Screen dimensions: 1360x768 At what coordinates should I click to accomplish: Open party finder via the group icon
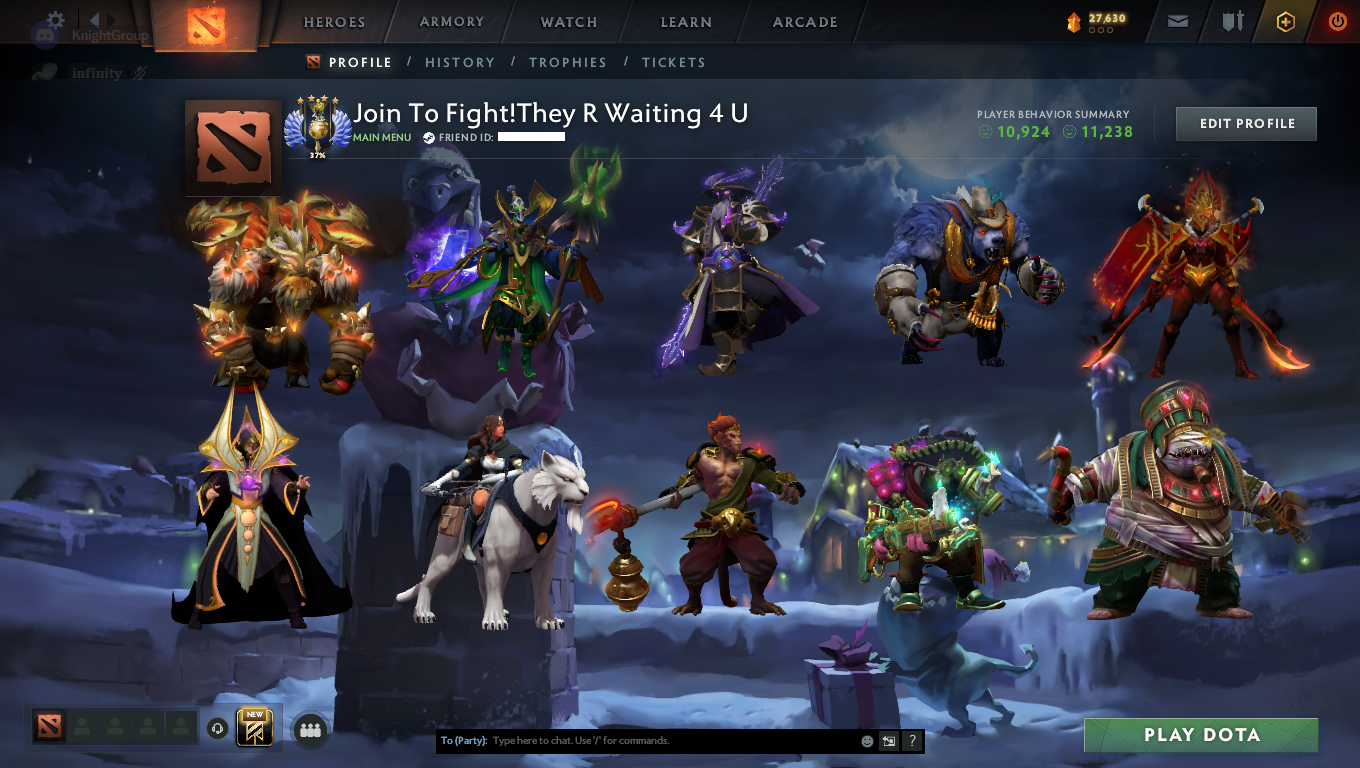click(x=309, y=730)
